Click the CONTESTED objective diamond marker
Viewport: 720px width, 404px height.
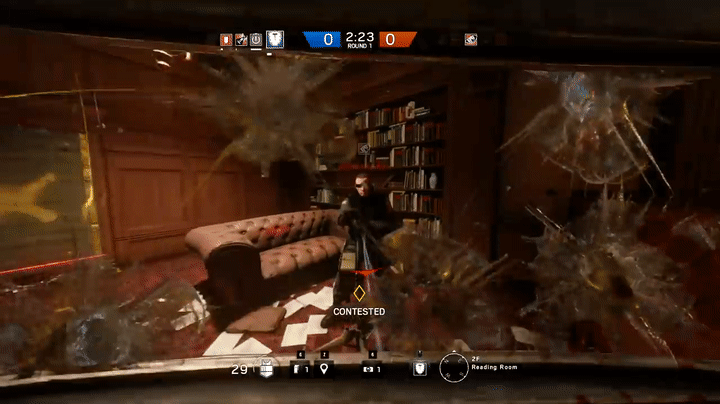click(359, 293)
